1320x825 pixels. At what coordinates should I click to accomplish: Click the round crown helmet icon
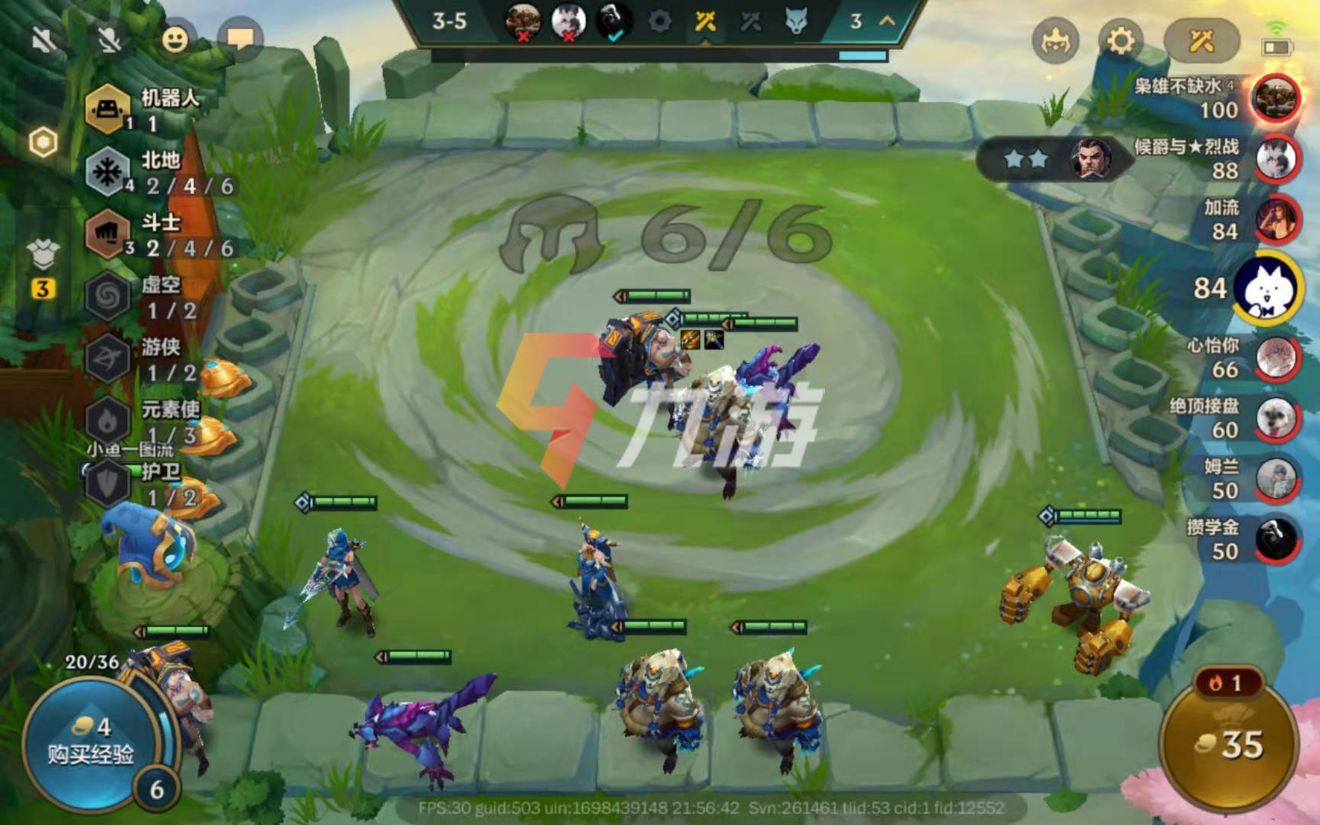(1055, 41)
